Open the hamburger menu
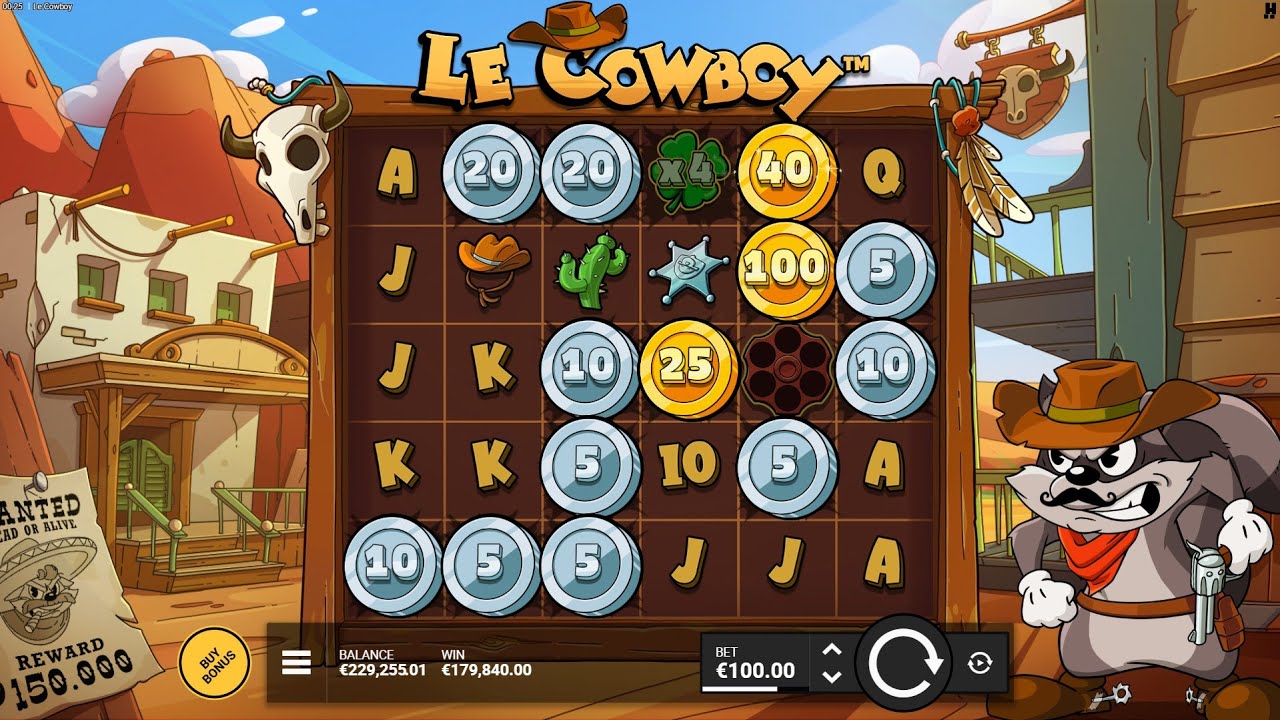Image resolution: width=1280 pixels, height=720 pixels. tap(295, 661)
